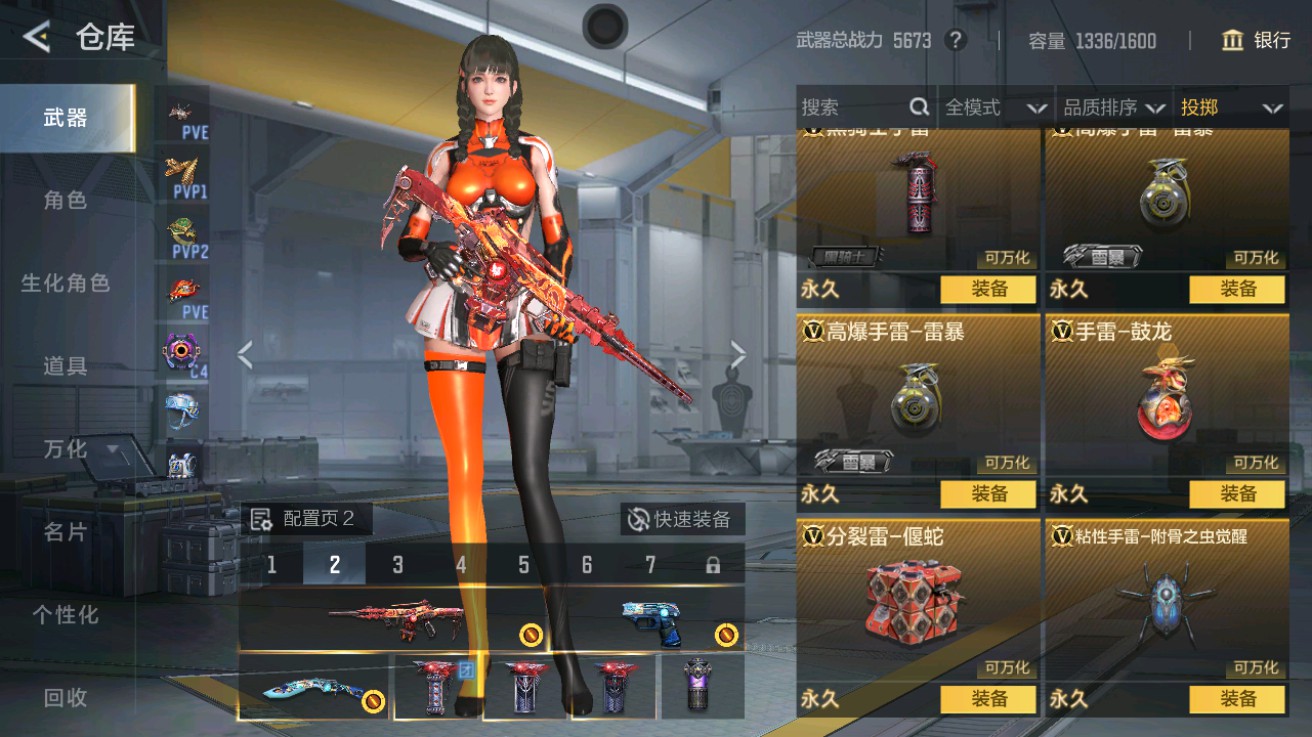Image resolution: width=1312 pixels, height=737 pixels.
Task: Switch to the 角色 sidebar tab
Action: point(65,200)
